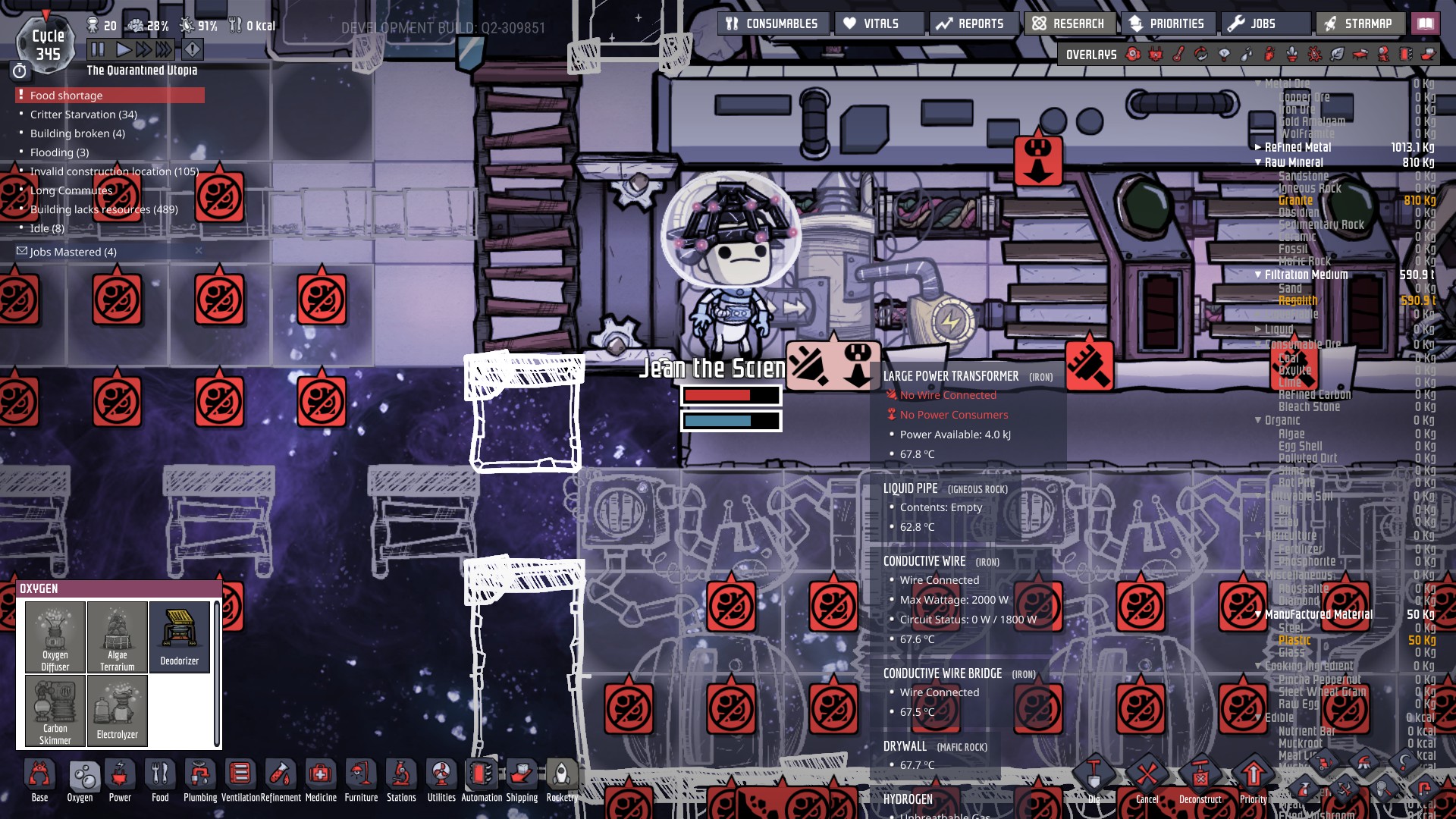Dismiss the Jobs Mastered notification
The width and height of the screenshot is (1456, 819).
coord(199,251)
